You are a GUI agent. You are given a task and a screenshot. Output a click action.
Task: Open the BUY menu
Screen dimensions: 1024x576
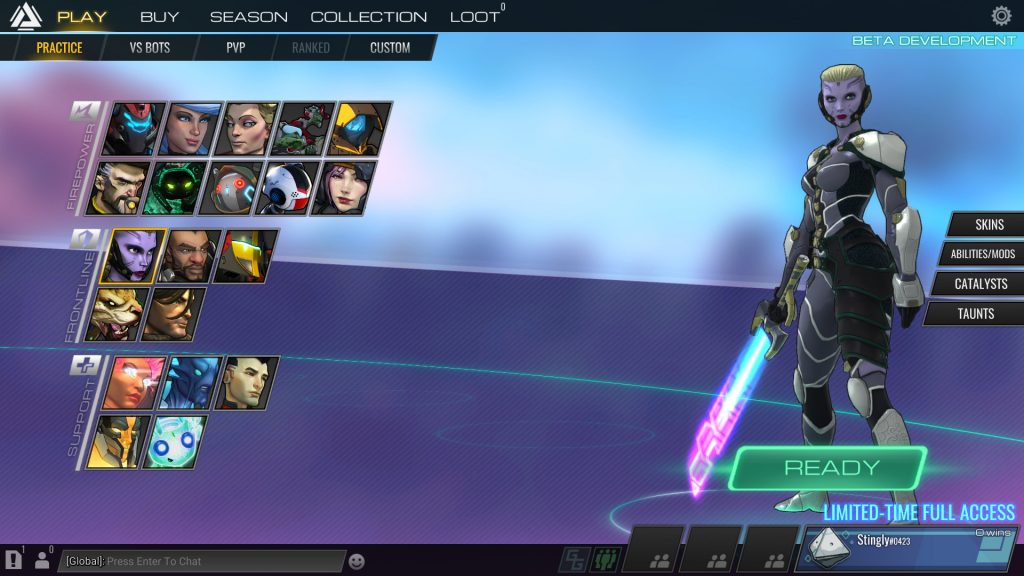(159, 16)
